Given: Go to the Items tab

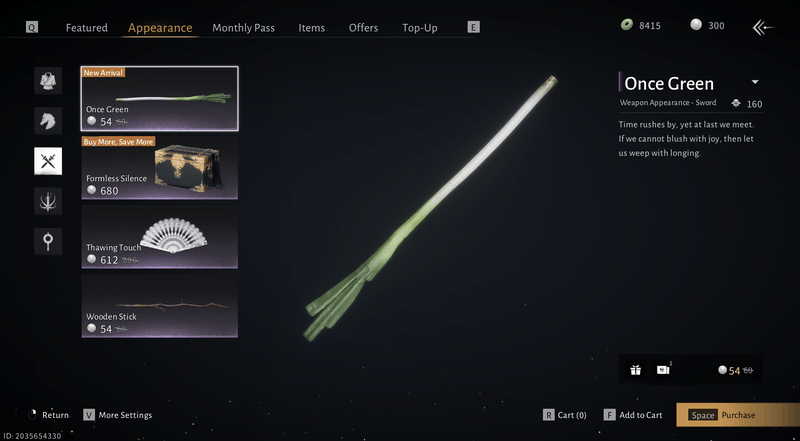Looking at the screenshot, I should tap(311, 28).
